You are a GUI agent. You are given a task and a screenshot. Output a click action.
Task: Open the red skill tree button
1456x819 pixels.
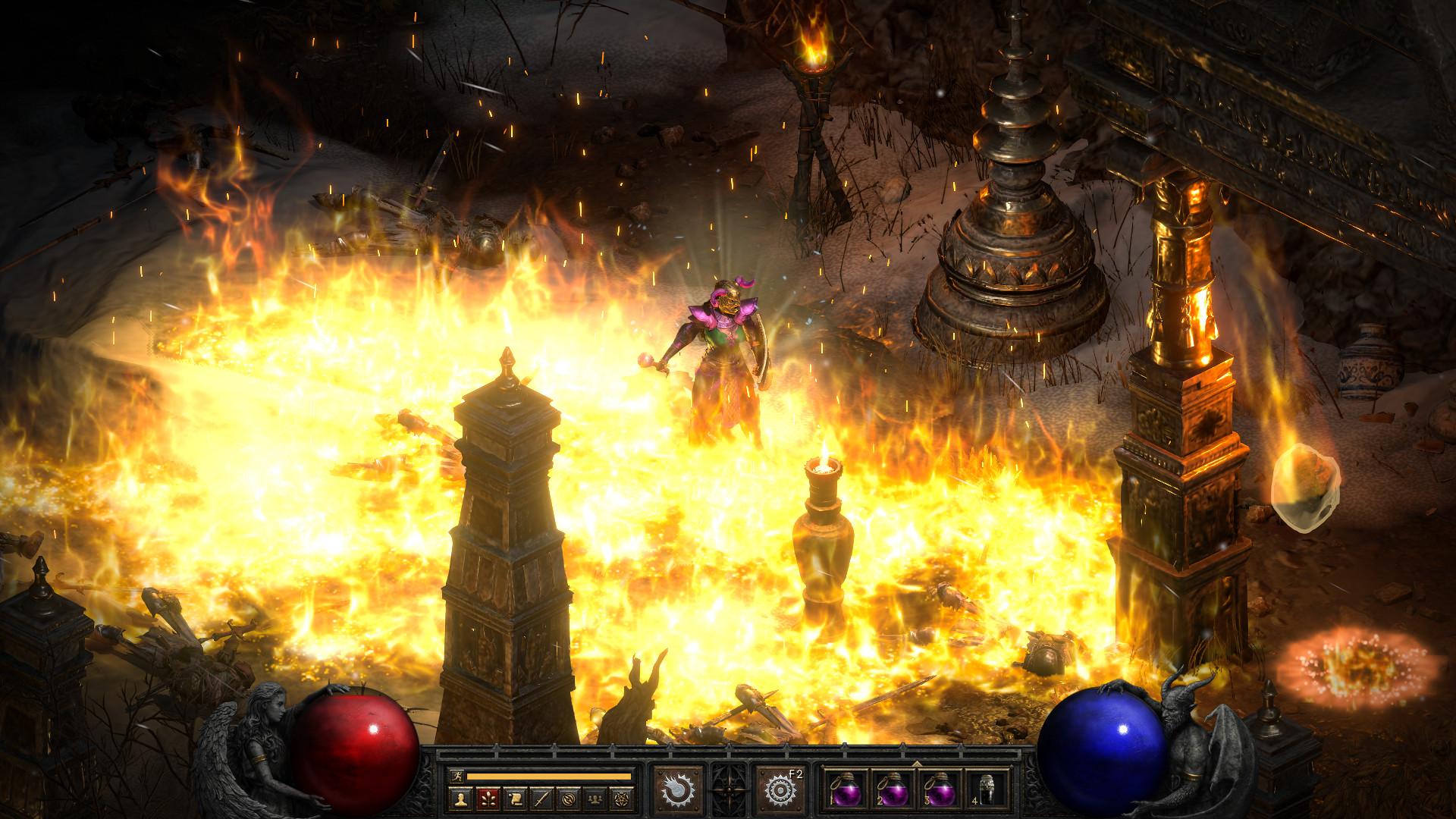tap(488, 799)
